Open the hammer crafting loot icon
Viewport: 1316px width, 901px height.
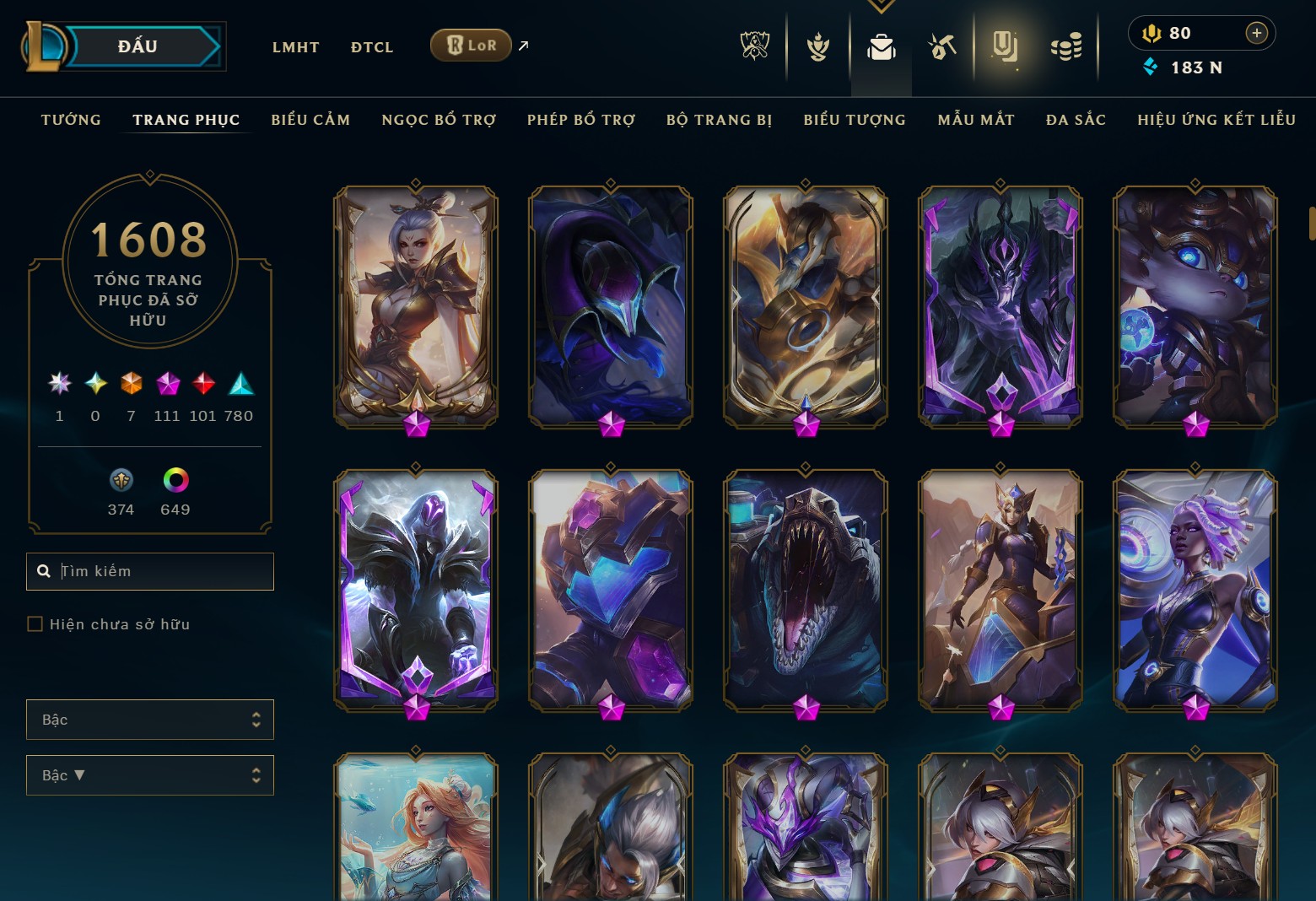941,46
